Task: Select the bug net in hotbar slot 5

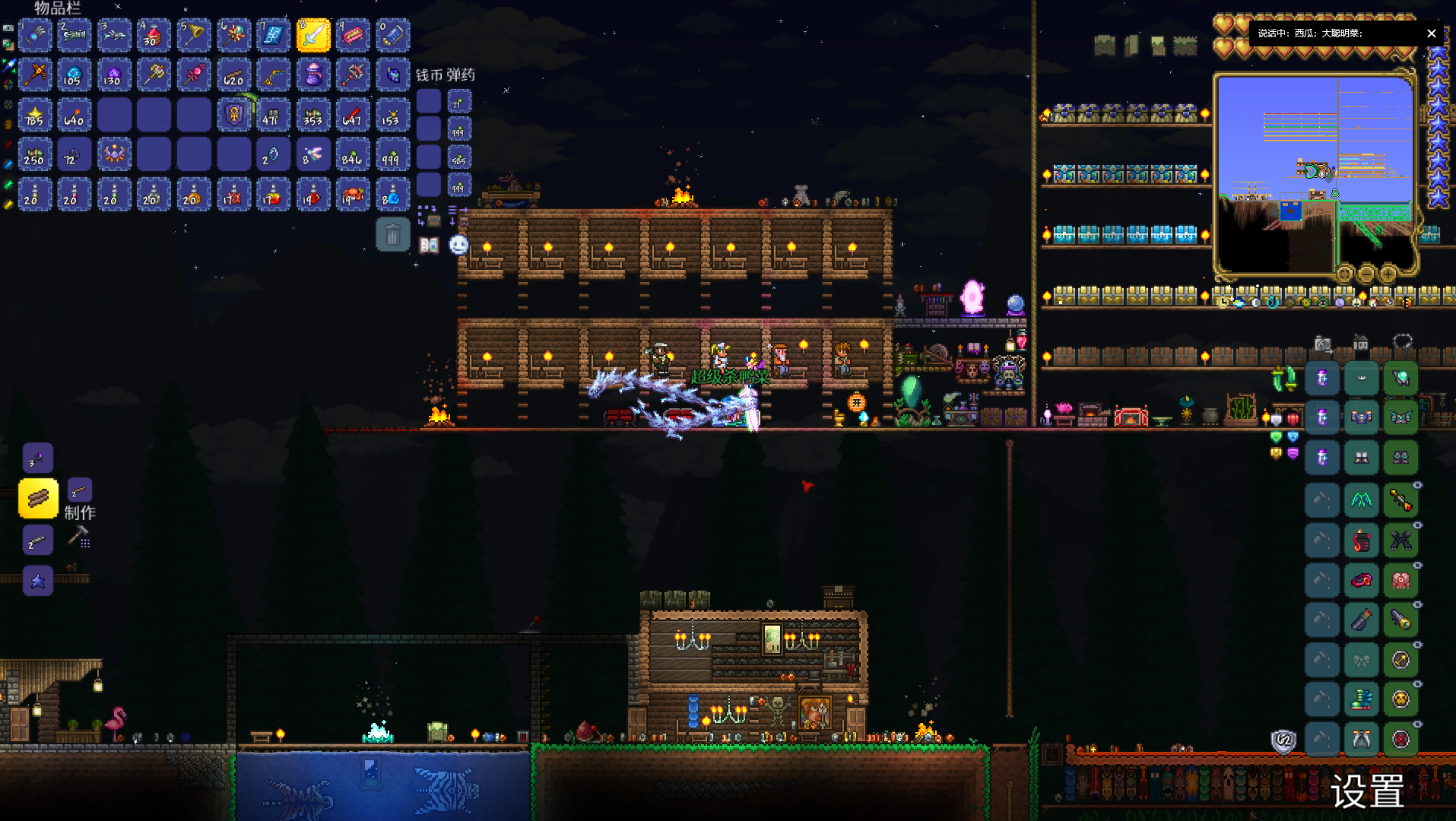Action: 194,35
